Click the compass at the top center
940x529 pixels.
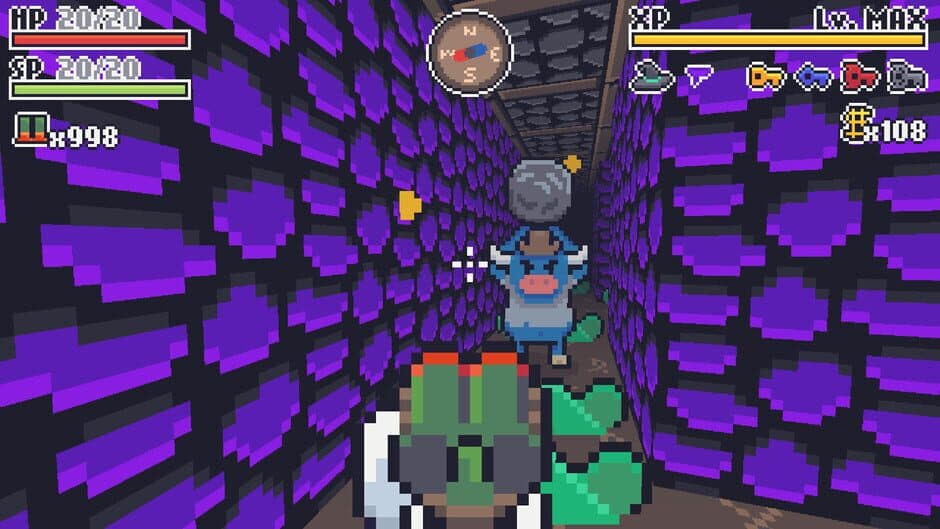(469, 51)
